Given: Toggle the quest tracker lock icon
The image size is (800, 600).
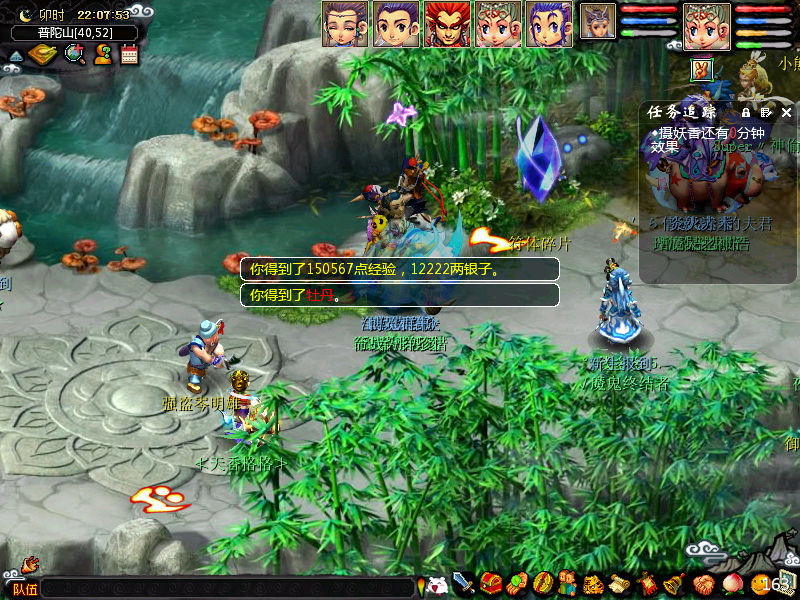Looking at the screenshot, I should pos(745,112).
